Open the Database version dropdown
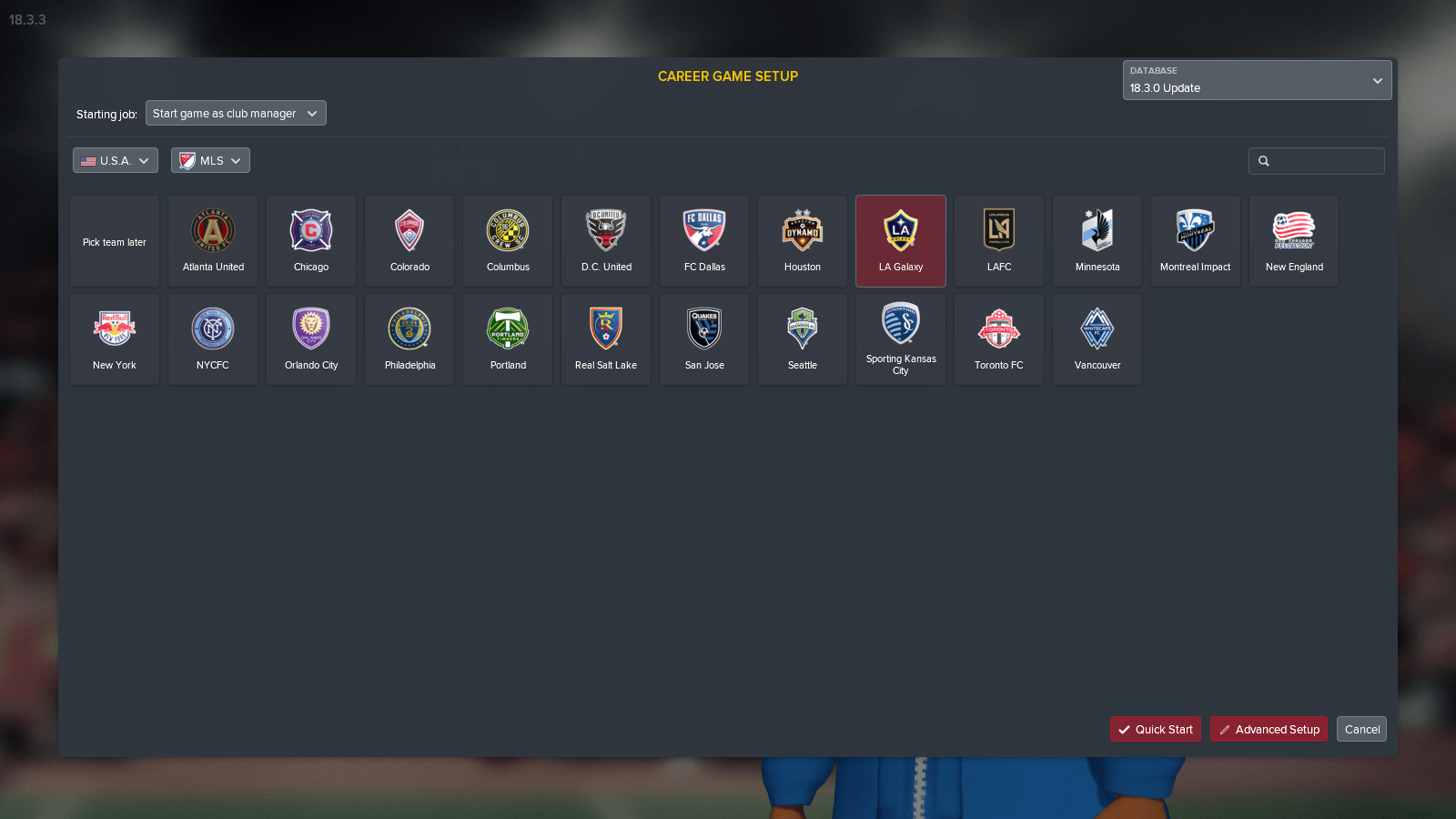The image size is (1456, 819). click(1257, 80)
